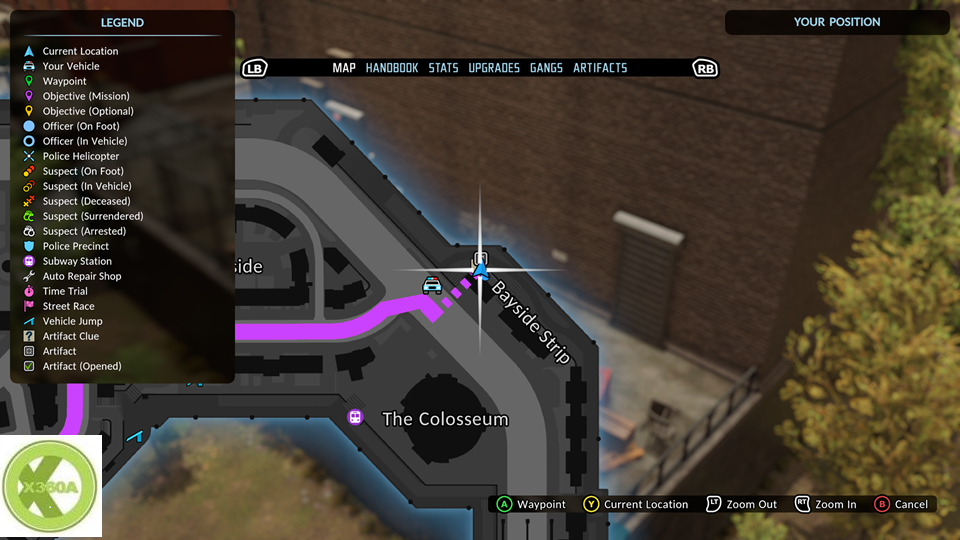The height and width of the screenshot is (540, 960).
Task: Choose the Time Trial legend entry
Action: [x=65, y=291]
